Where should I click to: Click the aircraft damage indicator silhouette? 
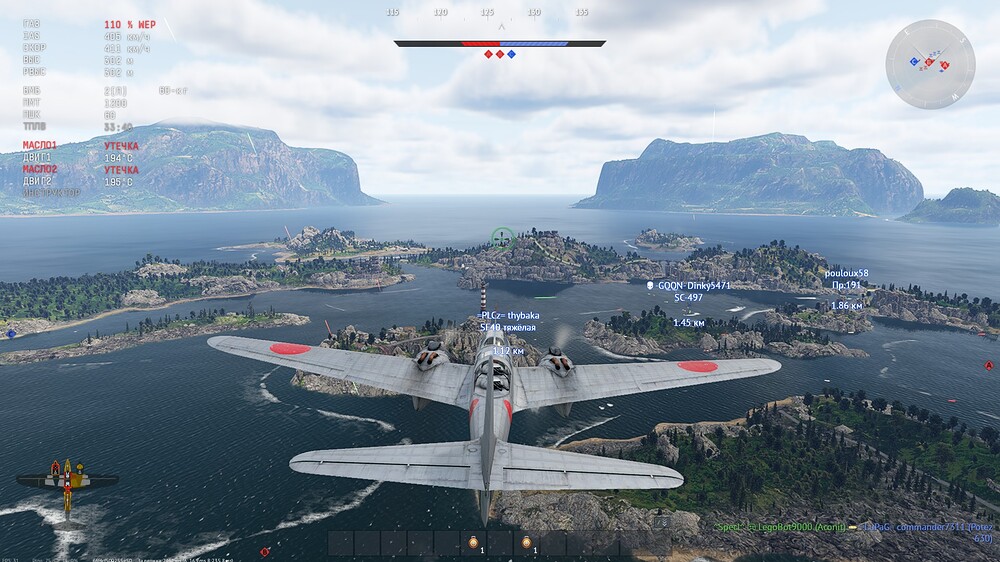pos(66,481)
